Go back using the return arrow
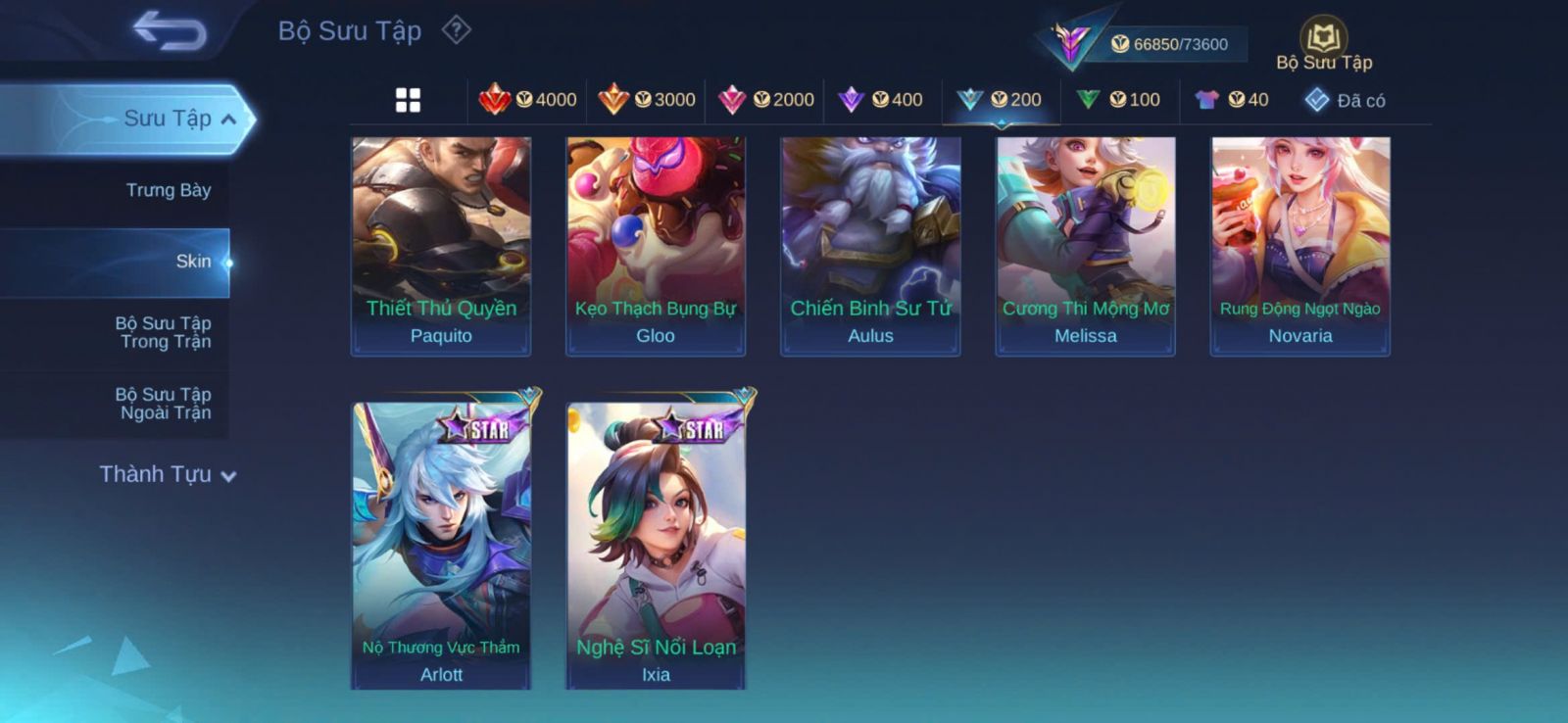The image size is (1568, 723). point(170,30)
